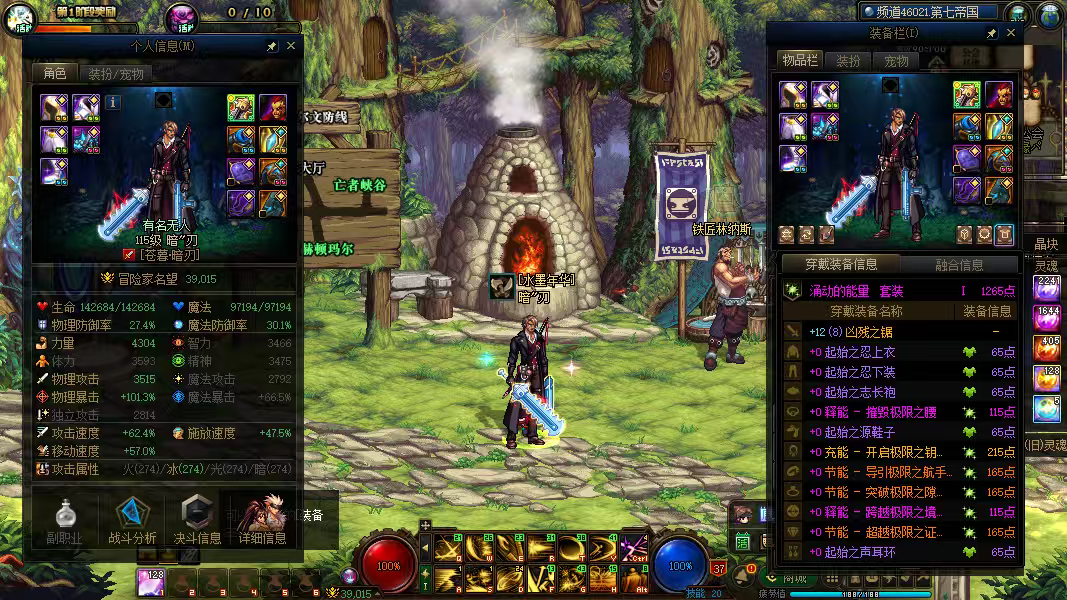
Task: Switch to the 融合信息 tab
Action: pyautogui.click(x=958, y=265)
